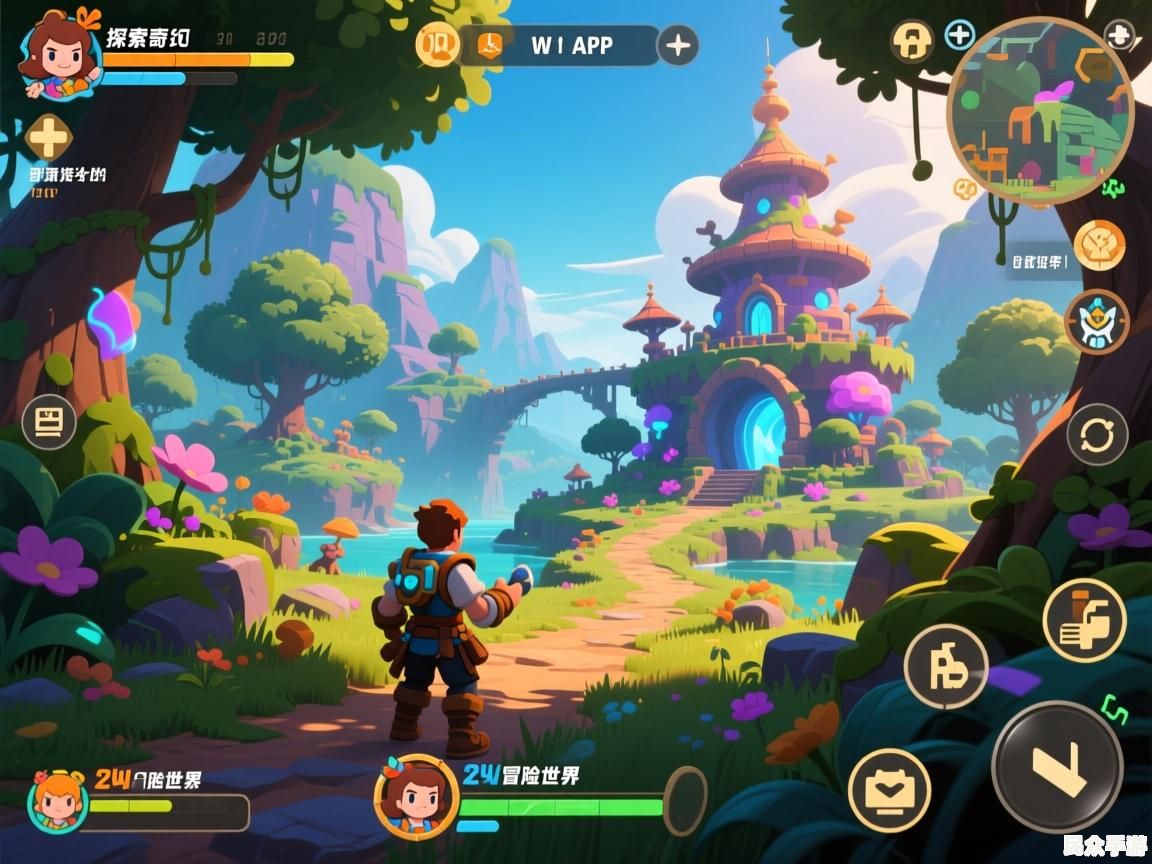Select the gold emblem coin button

click(x=1099, y=245)
